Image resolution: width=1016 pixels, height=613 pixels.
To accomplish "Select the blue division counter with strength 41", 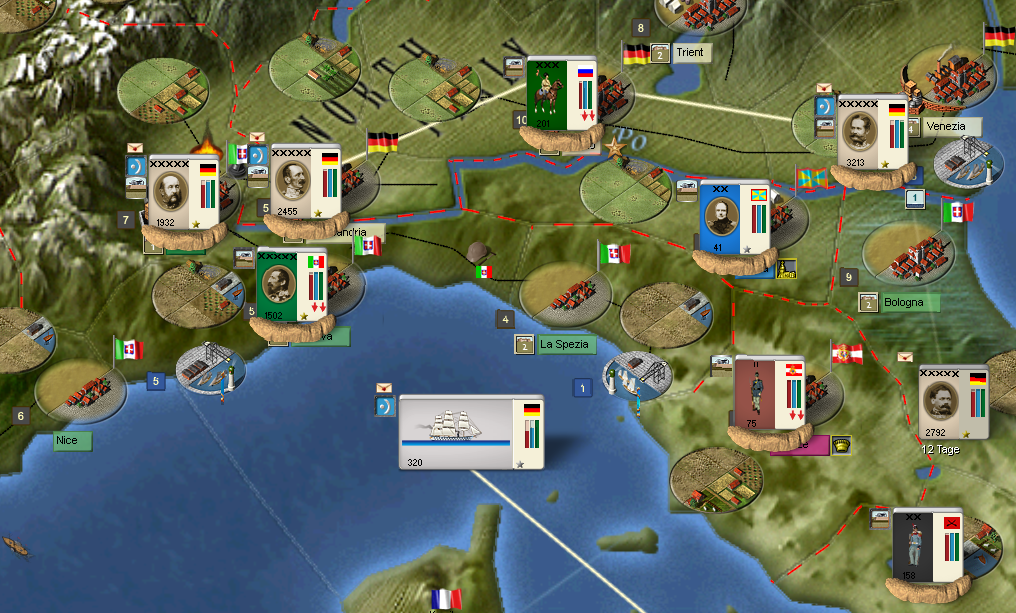I will [x=733, y=218].
